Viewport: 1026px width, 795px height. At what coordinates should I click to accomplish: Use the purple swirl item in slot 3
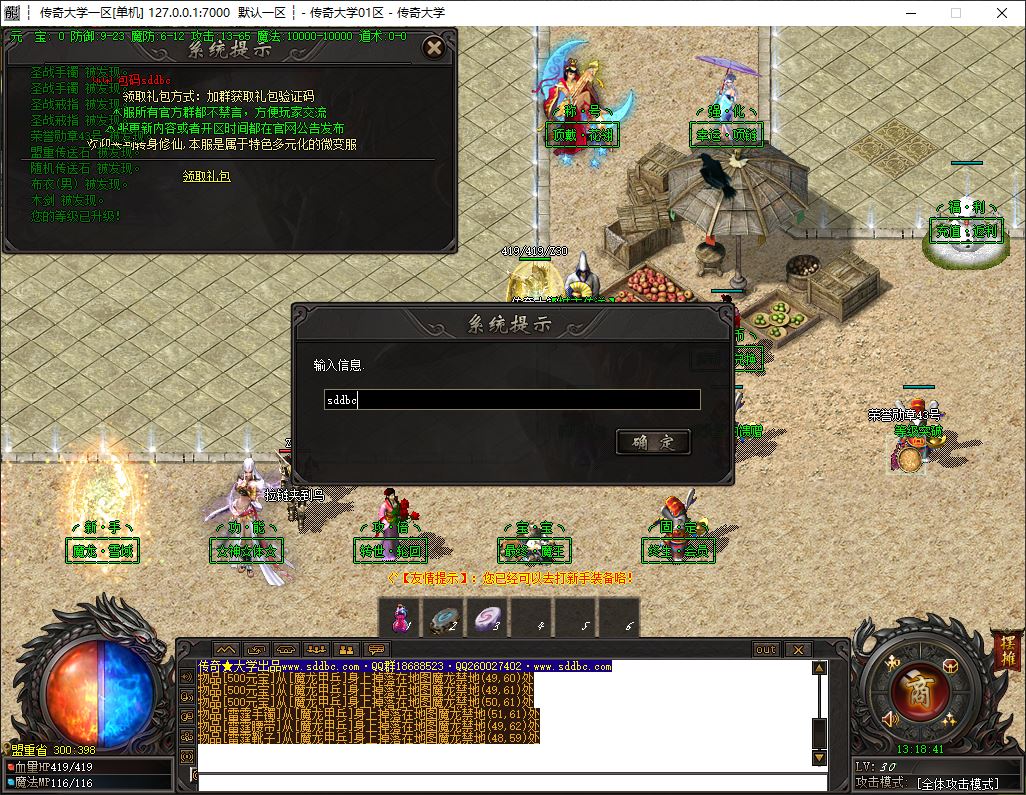(x=488, y=618)
